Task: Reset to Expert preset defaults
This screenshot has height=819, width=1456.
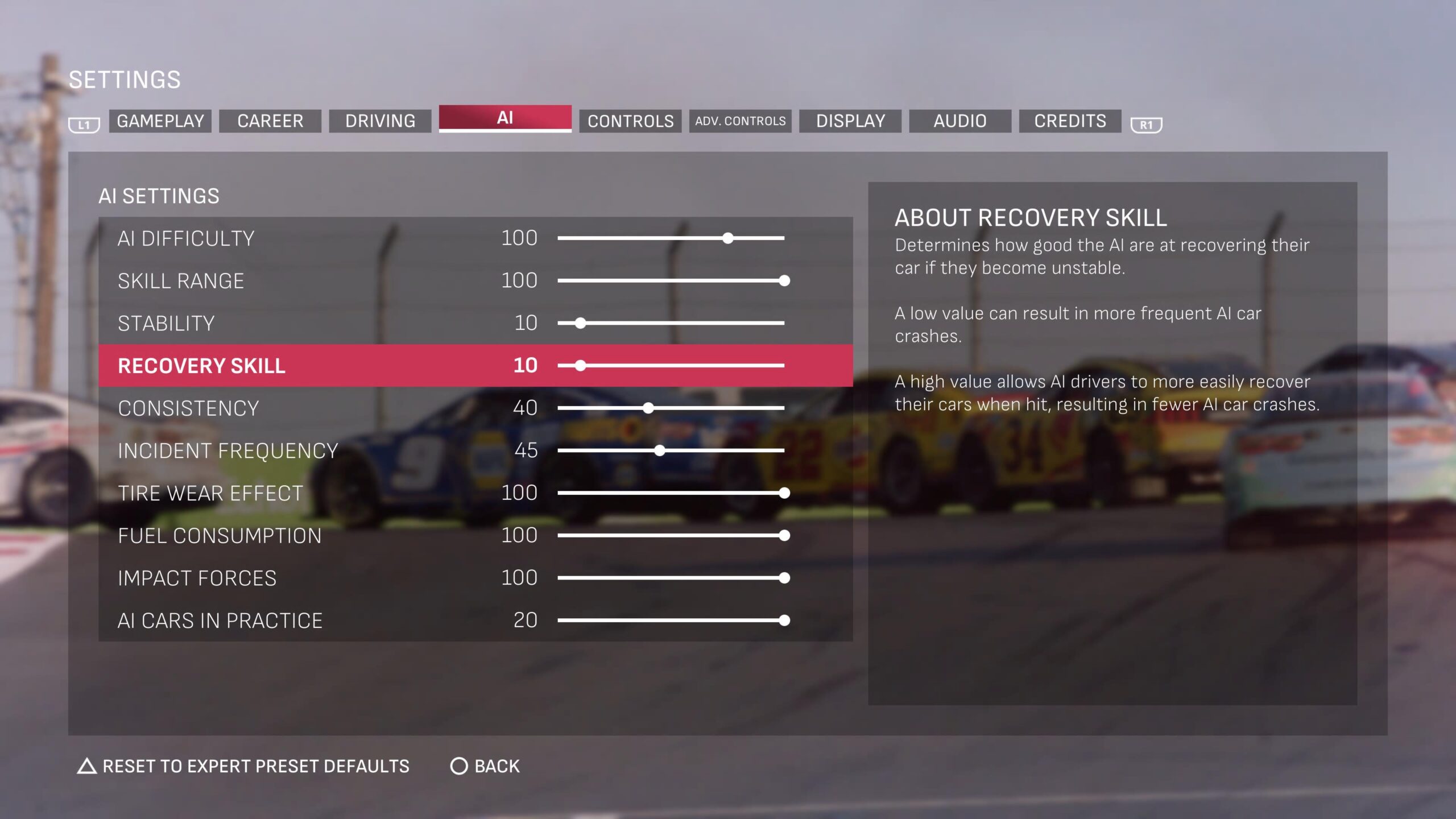Action: tap(243, 766)
